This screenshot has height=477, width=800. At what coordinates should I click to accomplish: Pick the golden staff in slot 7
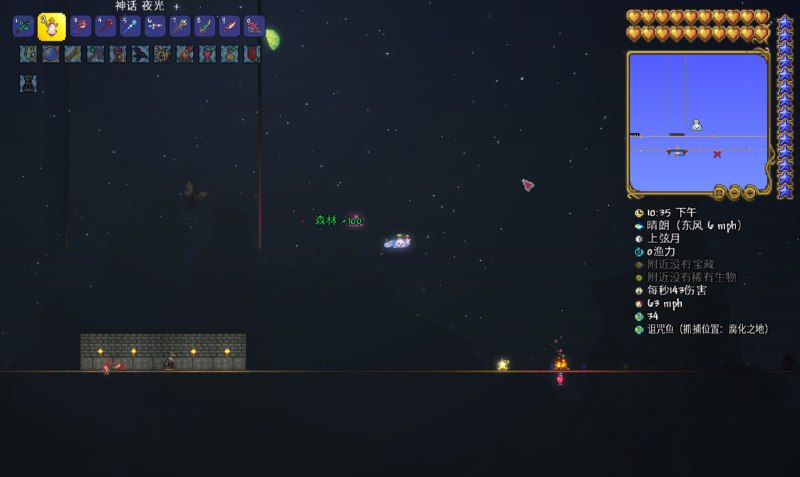[180, 26]
